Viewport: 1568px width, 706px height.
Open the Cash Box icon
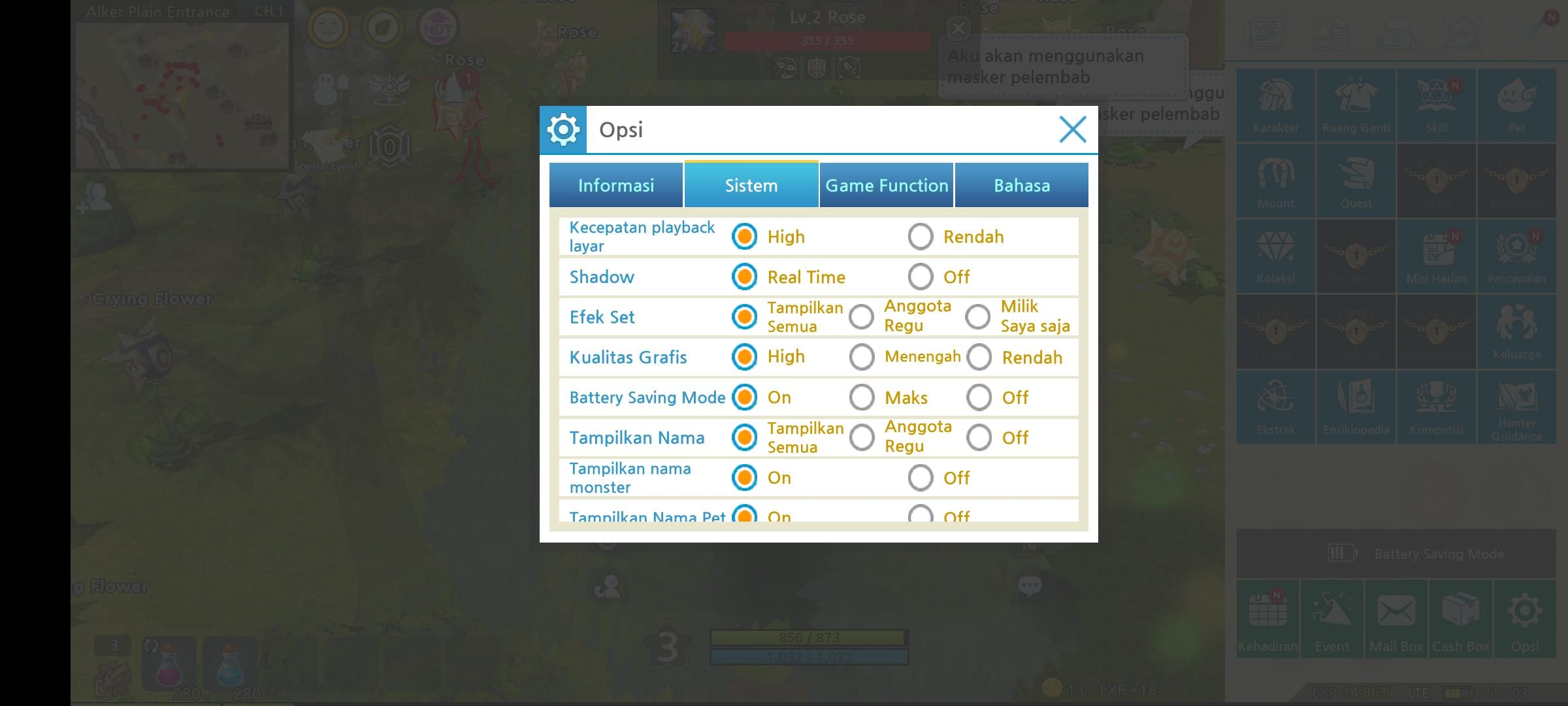click(1461, 618)
